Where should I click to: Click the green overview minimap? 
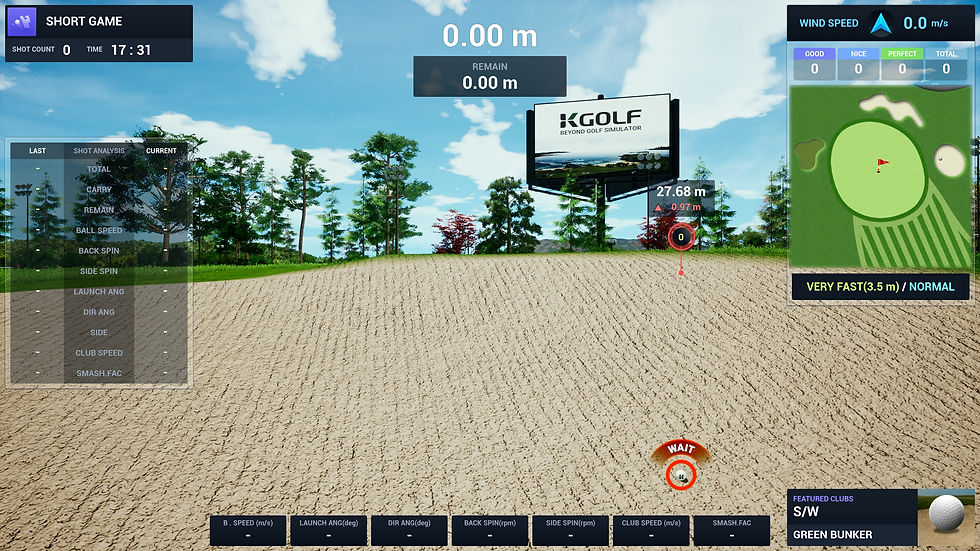[x=879, y=178]
